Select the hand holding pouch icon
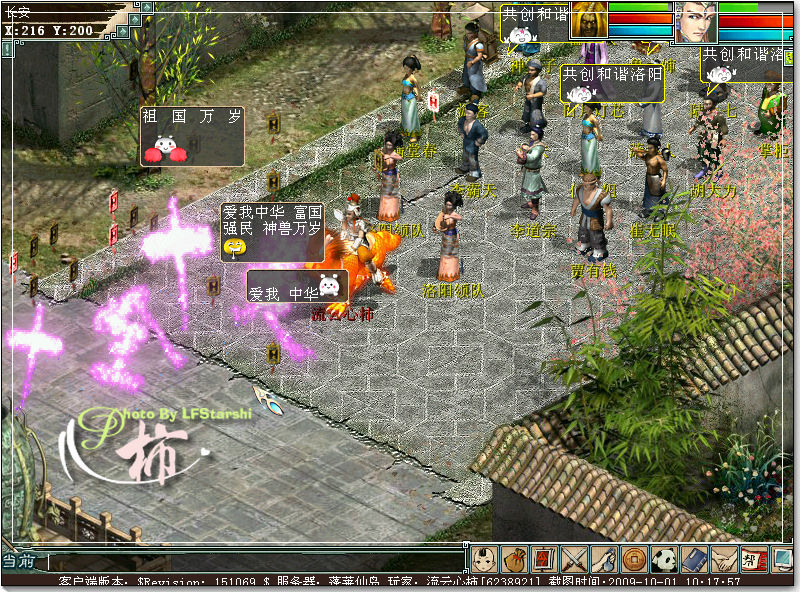Viewport: 800px width, 592px height. point(604,559)
